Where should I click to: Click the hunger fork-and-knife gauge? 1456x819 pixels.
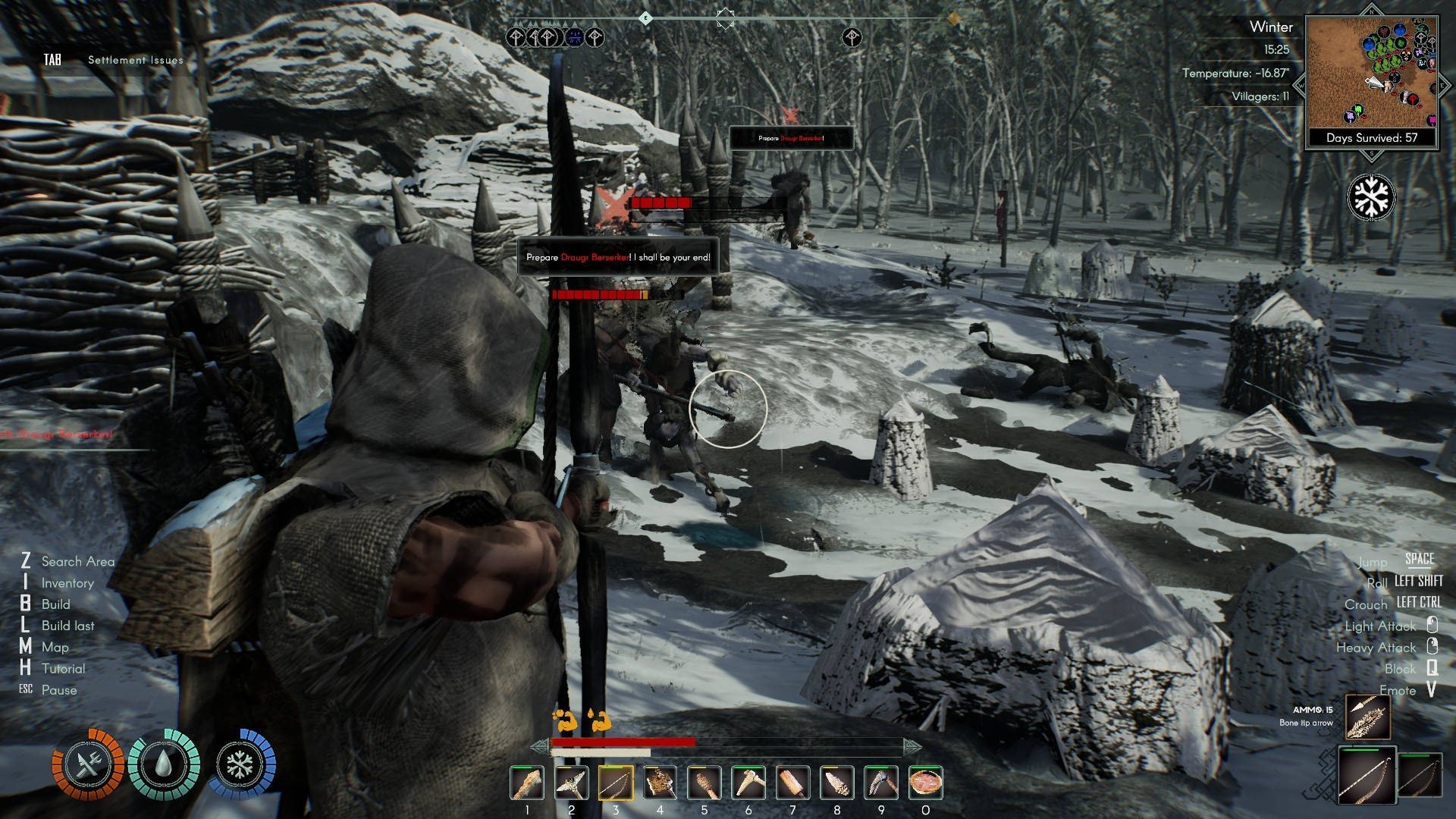coord(88,764)
